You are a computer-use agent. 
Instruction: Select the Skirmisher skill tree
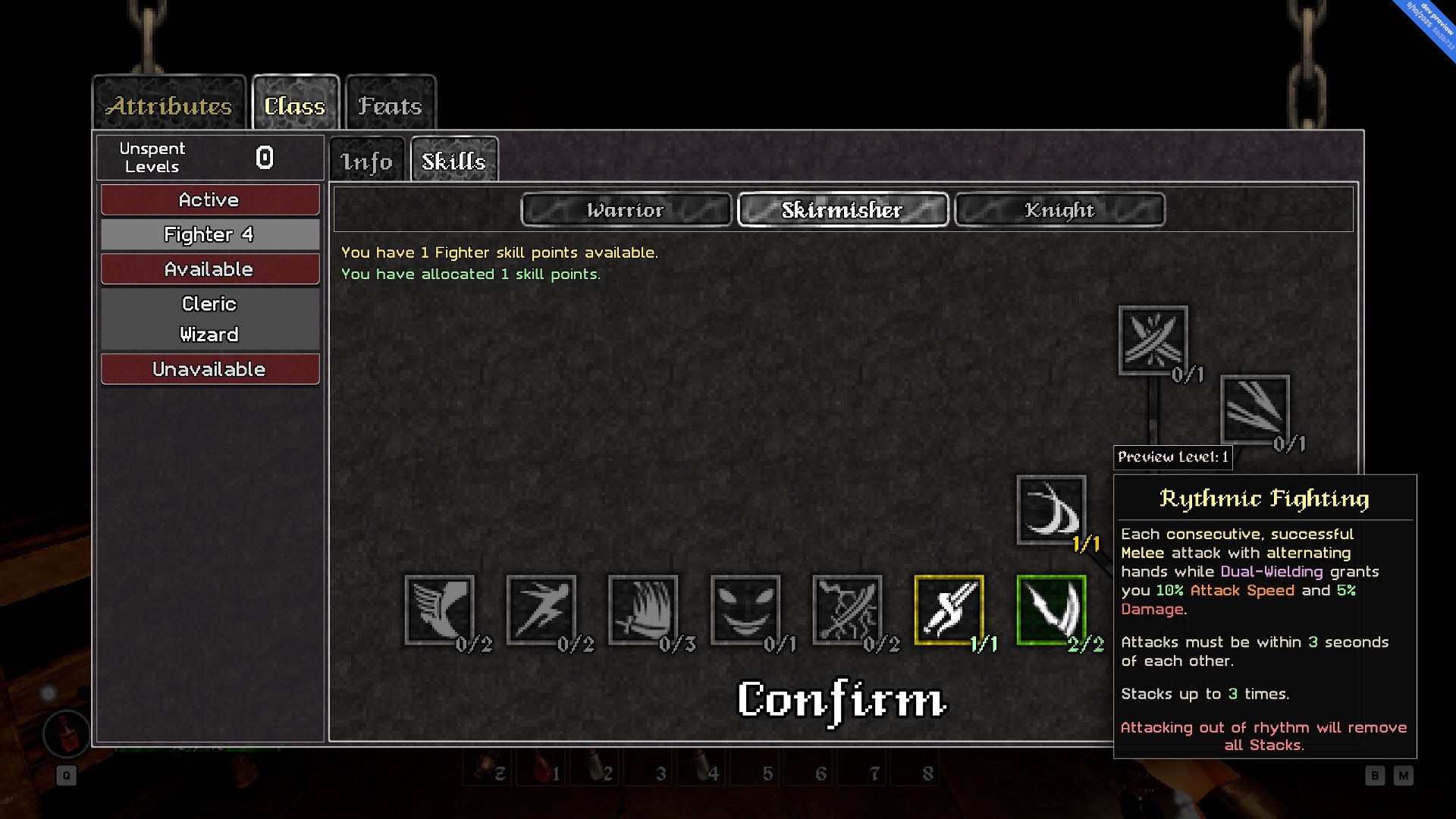[843, 210]
